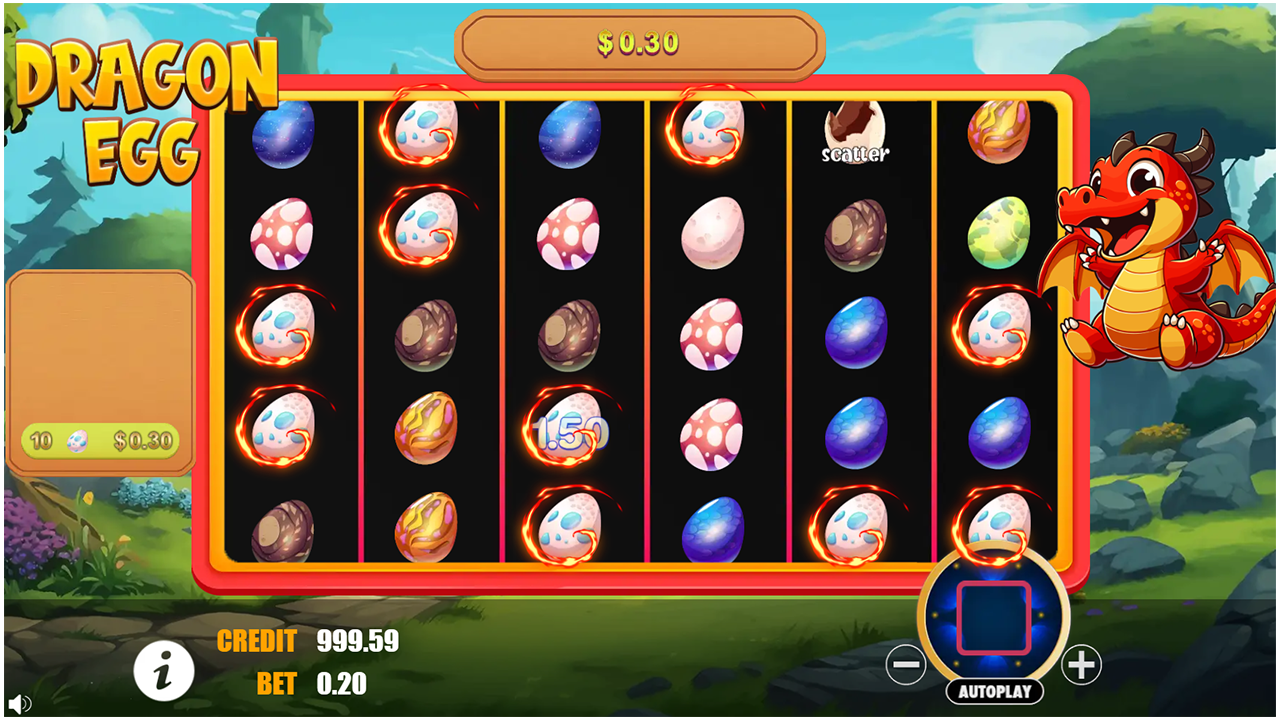
Task: Open the Autoplay options
Action: (994, 691)
